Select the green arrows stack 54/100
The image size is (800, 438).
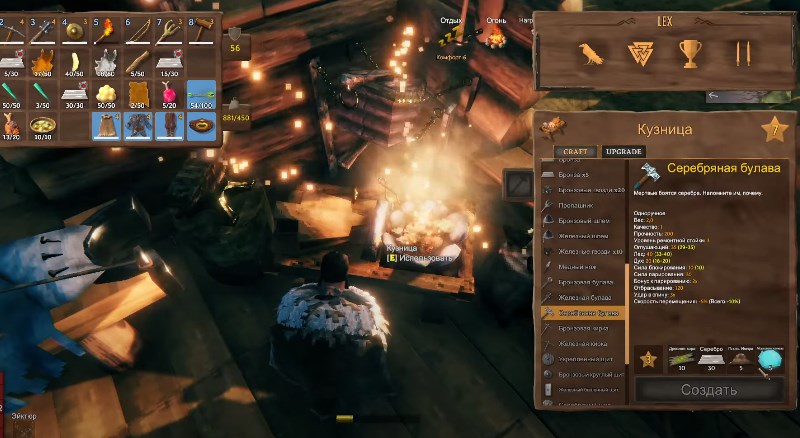(x=200, y=94)
